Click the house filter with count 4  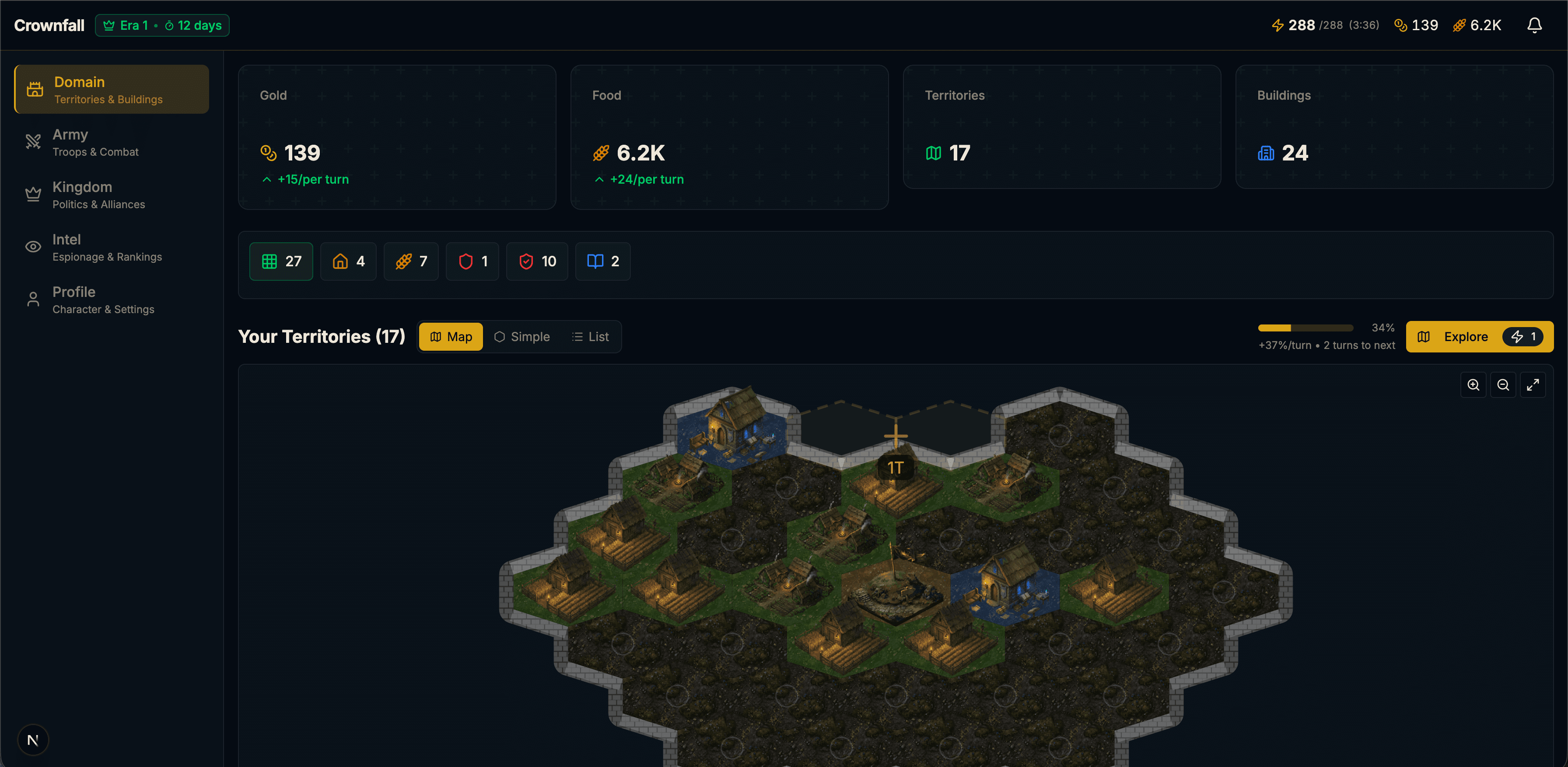(347, 261)
